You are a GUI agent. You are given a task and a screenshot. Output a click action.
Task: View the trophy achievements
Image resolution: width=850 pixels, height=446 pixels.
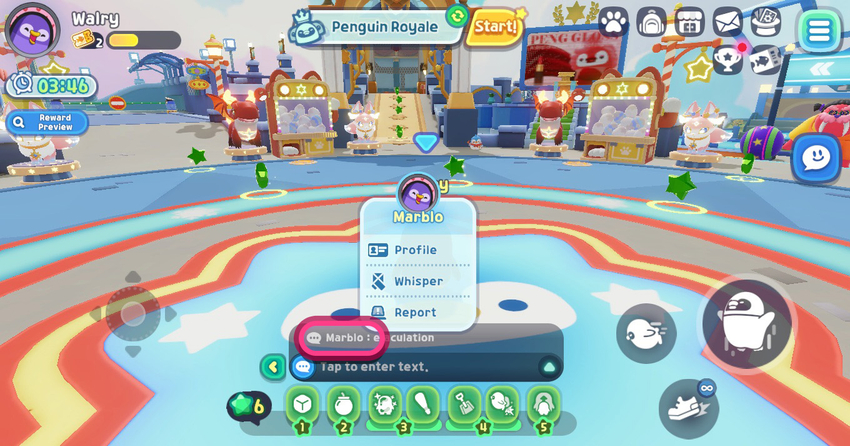click(729, 59)
